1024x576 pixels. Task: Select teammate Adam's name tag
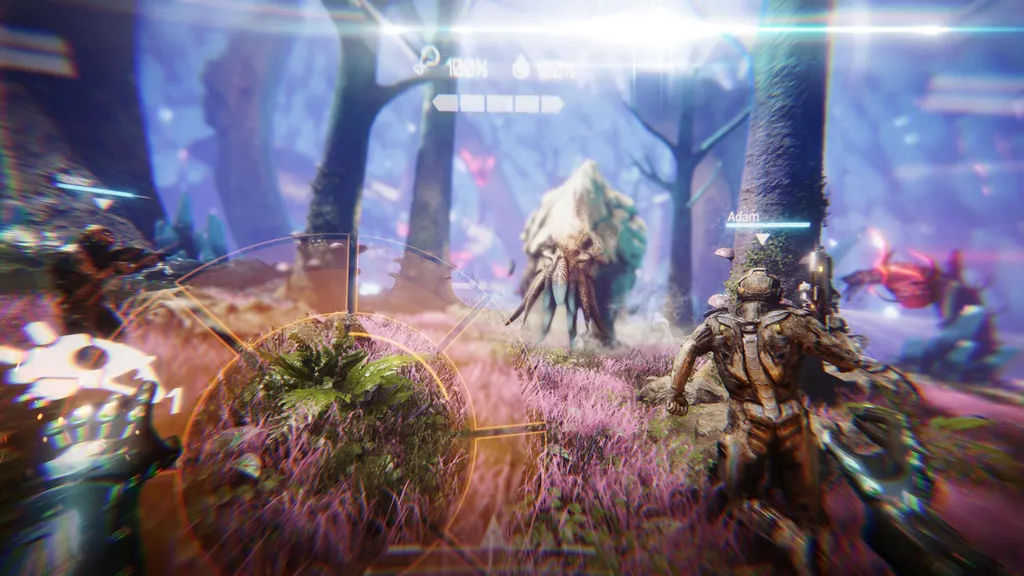point(741,215)
